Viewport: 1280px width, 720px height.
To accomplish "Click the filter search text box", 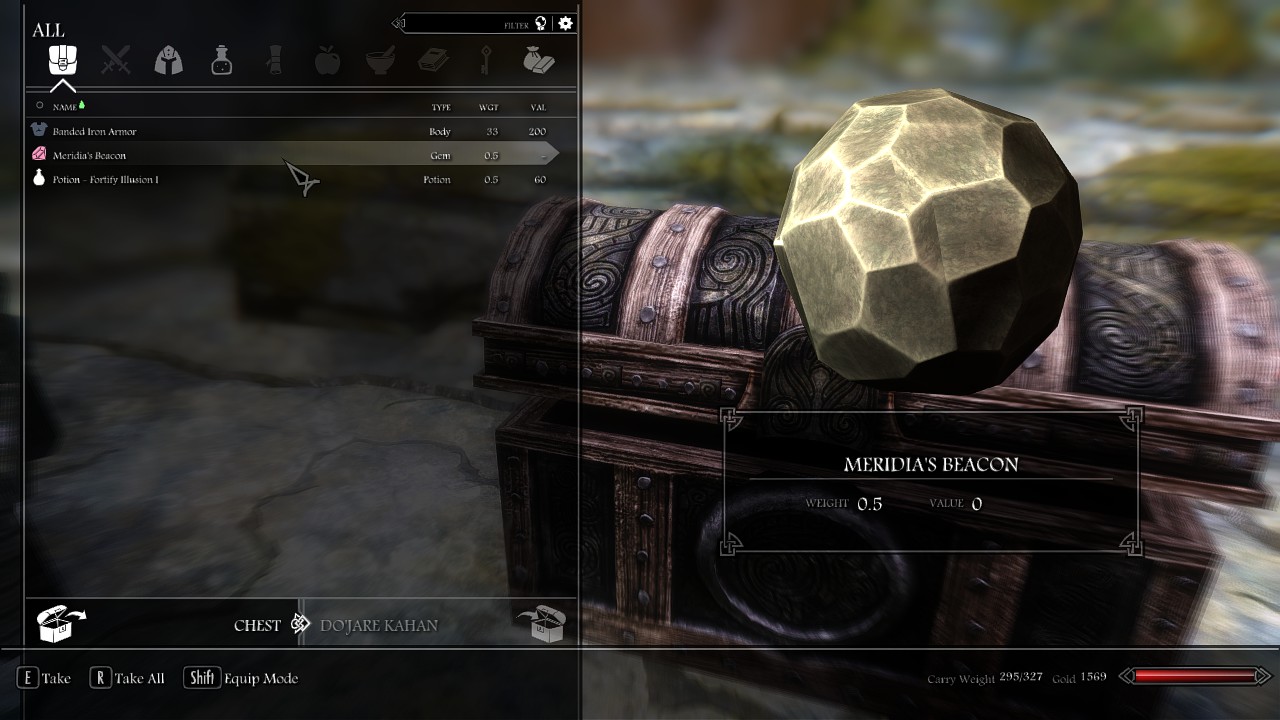I will [x=465, y=23].
